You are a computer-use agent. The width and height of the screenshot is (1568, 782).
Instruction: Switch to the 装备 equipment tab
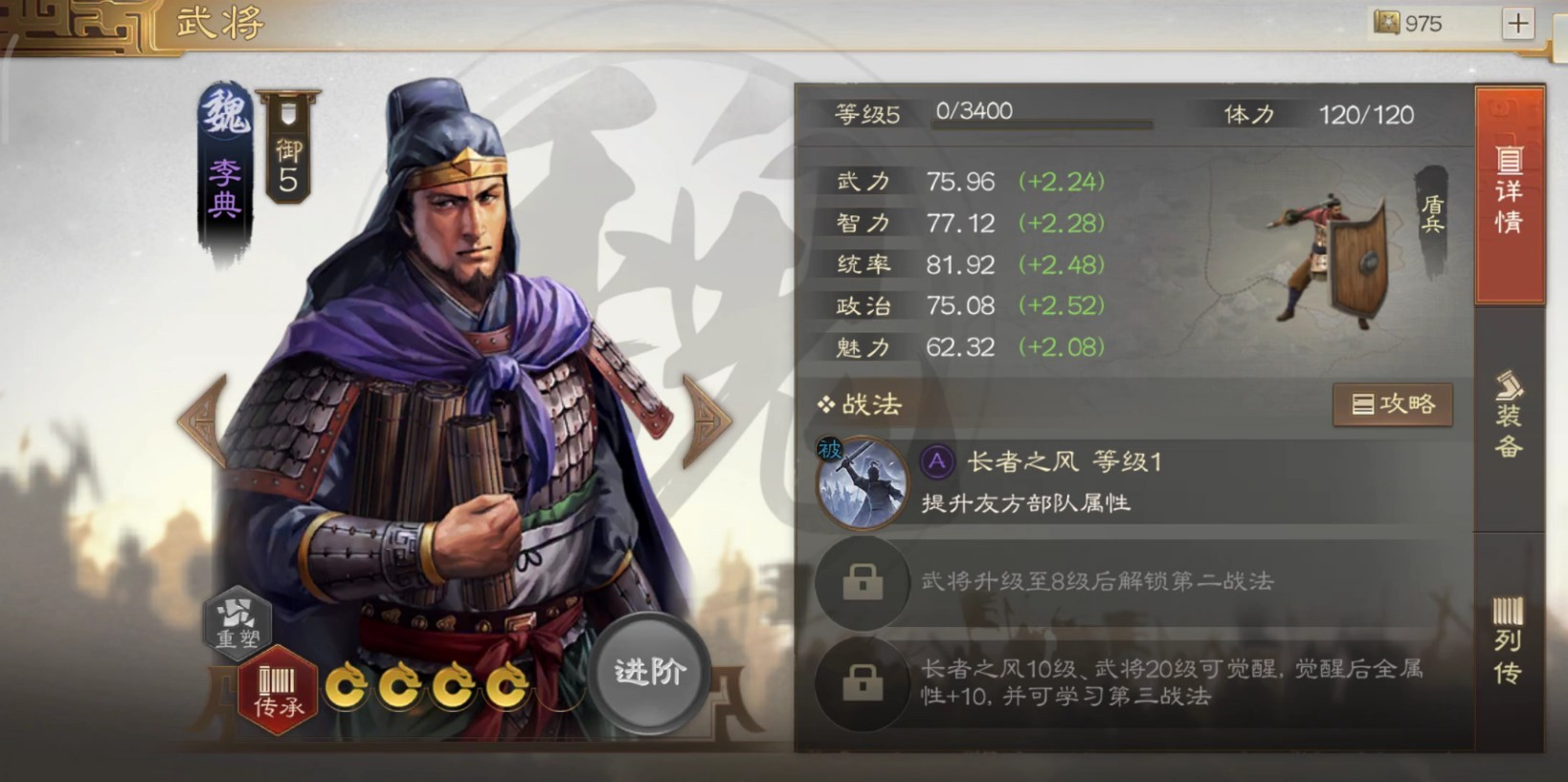coord(1508,412)
